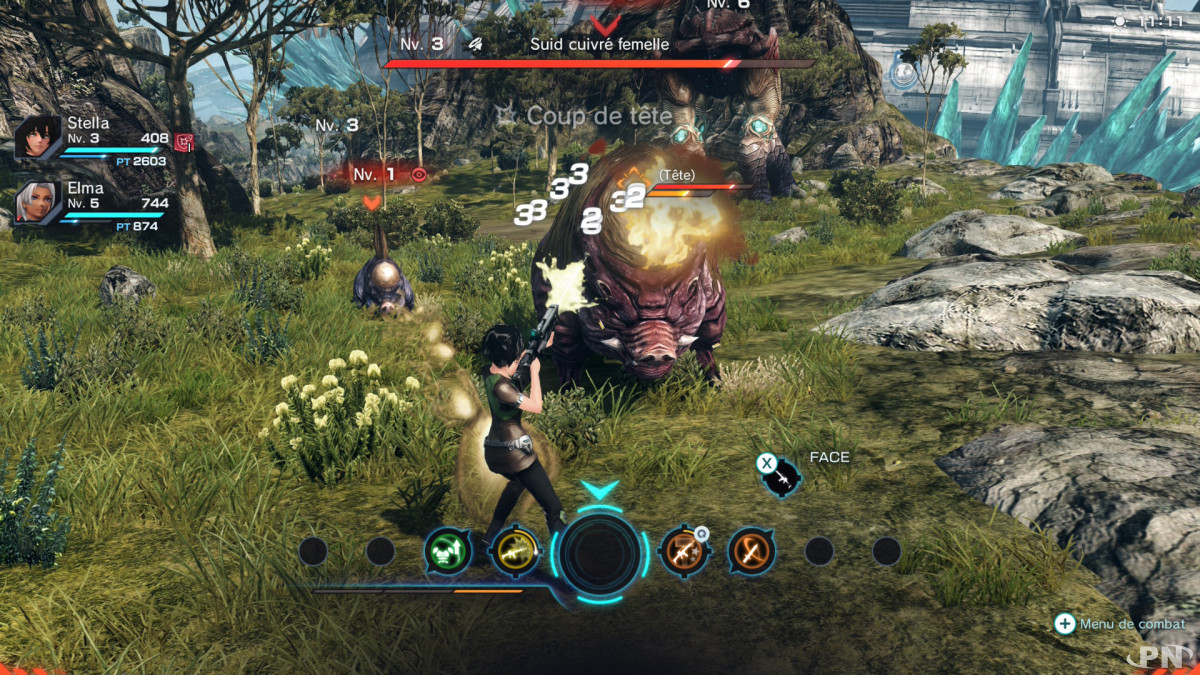Screen dimensions: 1200x675
Task: Open the Menu de combat
Action: pyautogui.click(x=1121, y=624)
